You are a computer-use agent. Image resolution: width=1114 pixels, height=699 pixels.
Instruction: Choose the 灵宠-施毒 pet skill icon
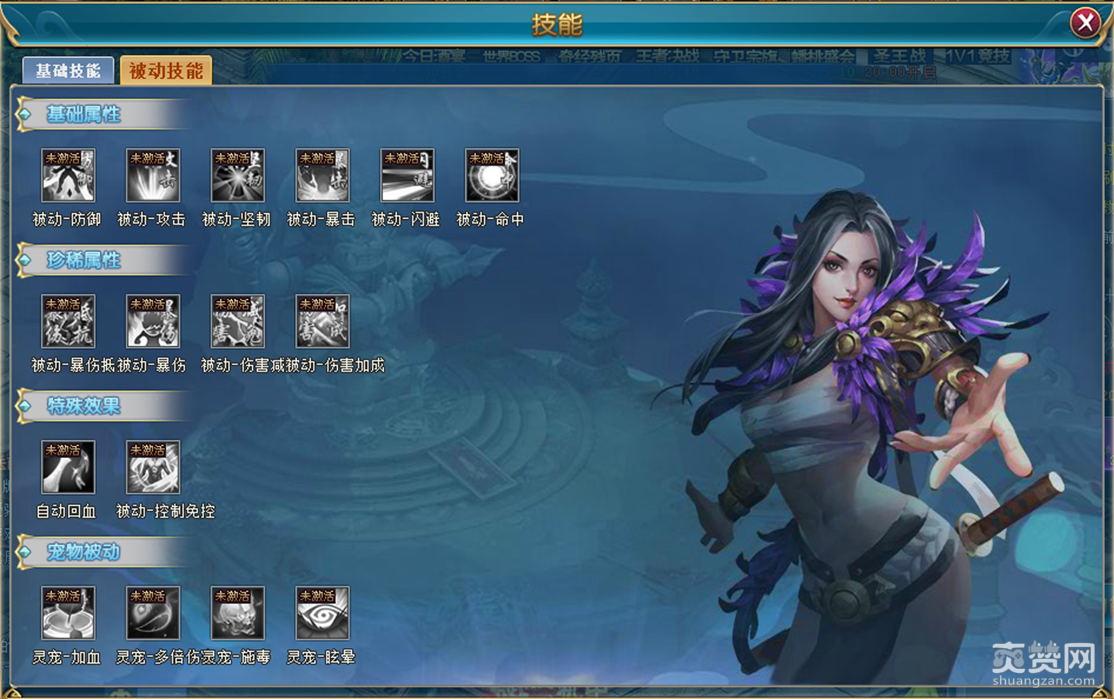[x=238, y=613]
